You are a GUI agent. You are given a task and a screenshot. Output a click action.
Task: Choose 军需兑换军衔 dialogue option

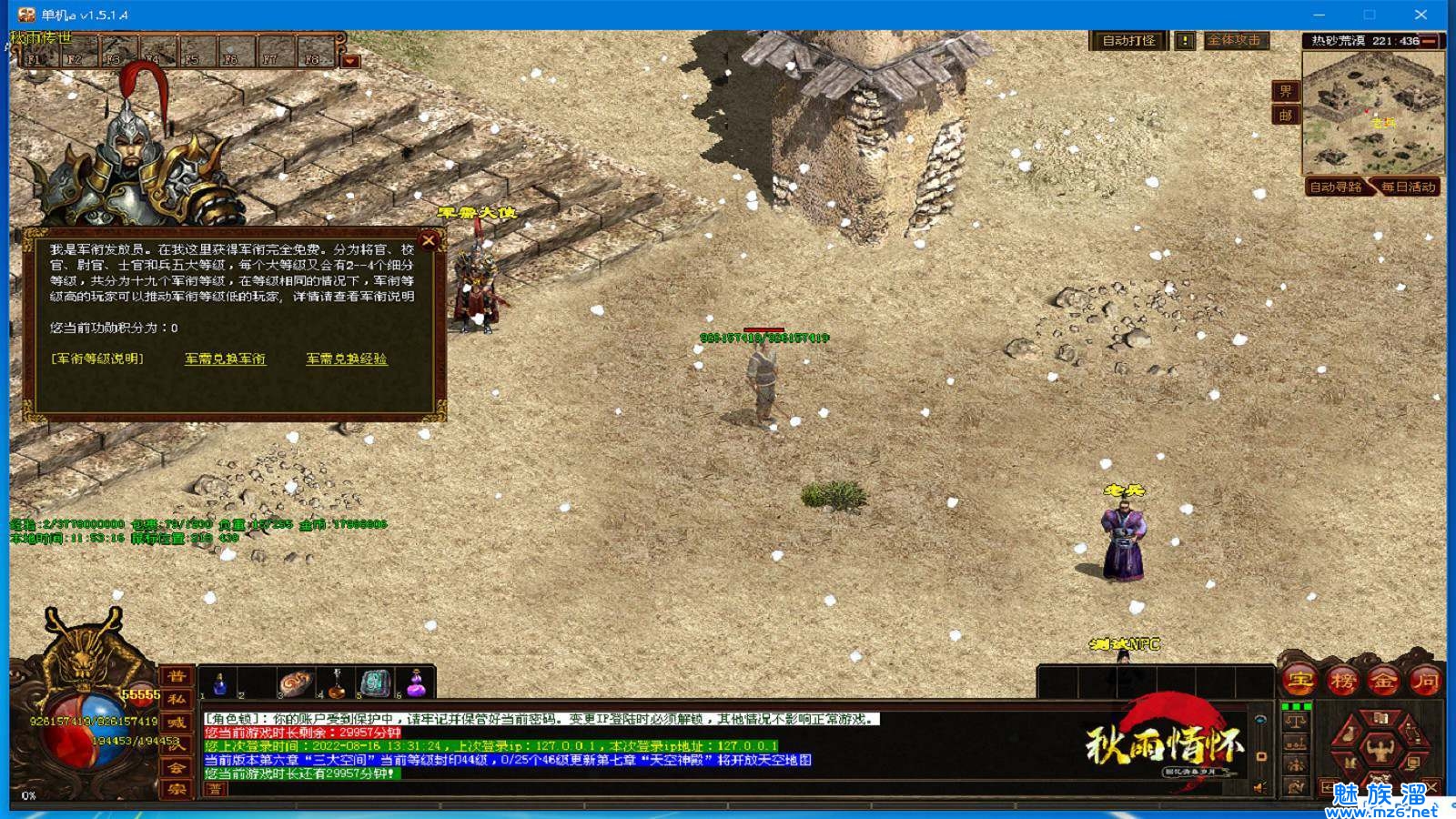coord(225,359)
